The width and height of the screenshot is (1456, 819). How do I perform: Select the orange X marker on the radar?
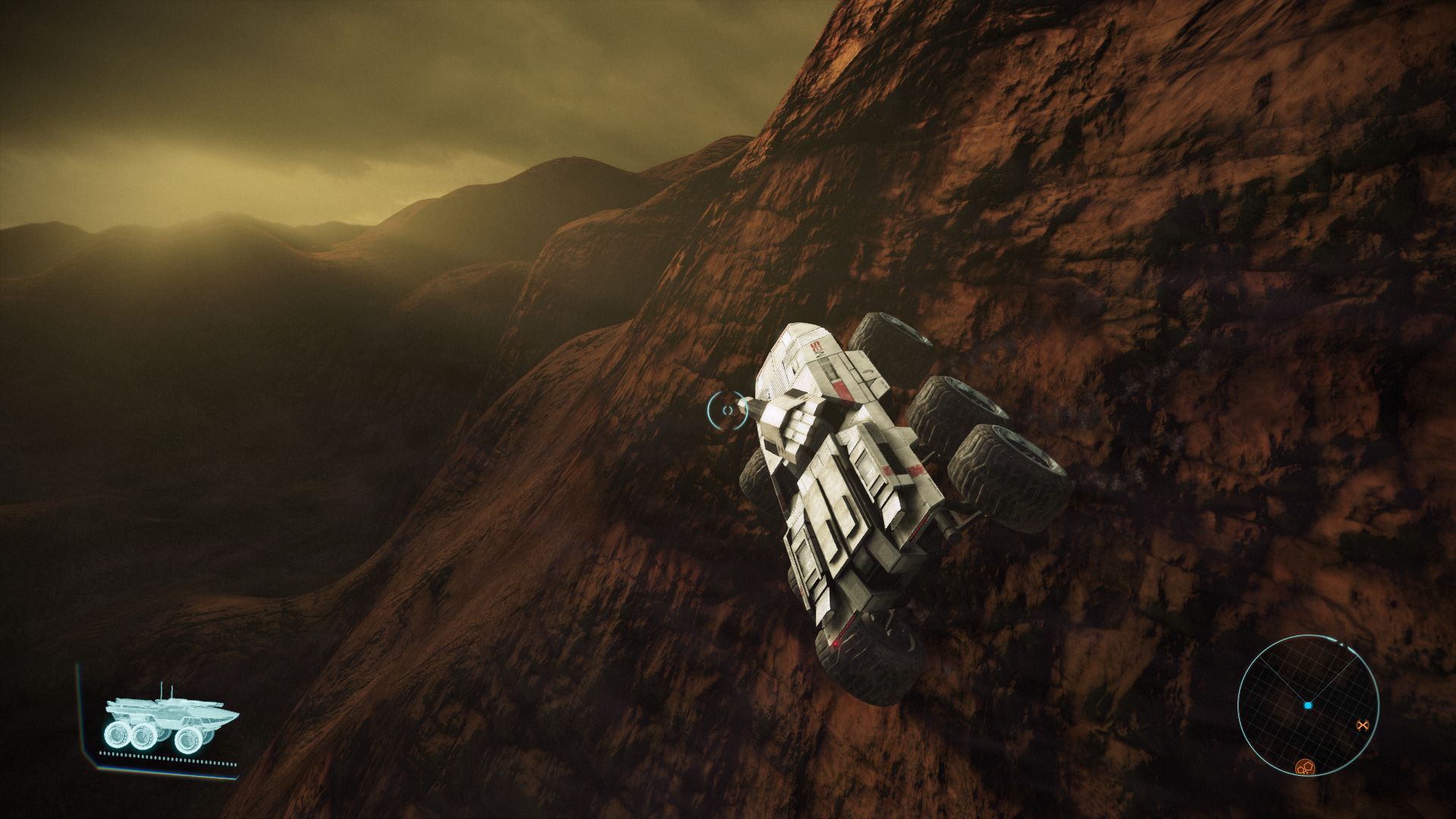pos(1362,726)
